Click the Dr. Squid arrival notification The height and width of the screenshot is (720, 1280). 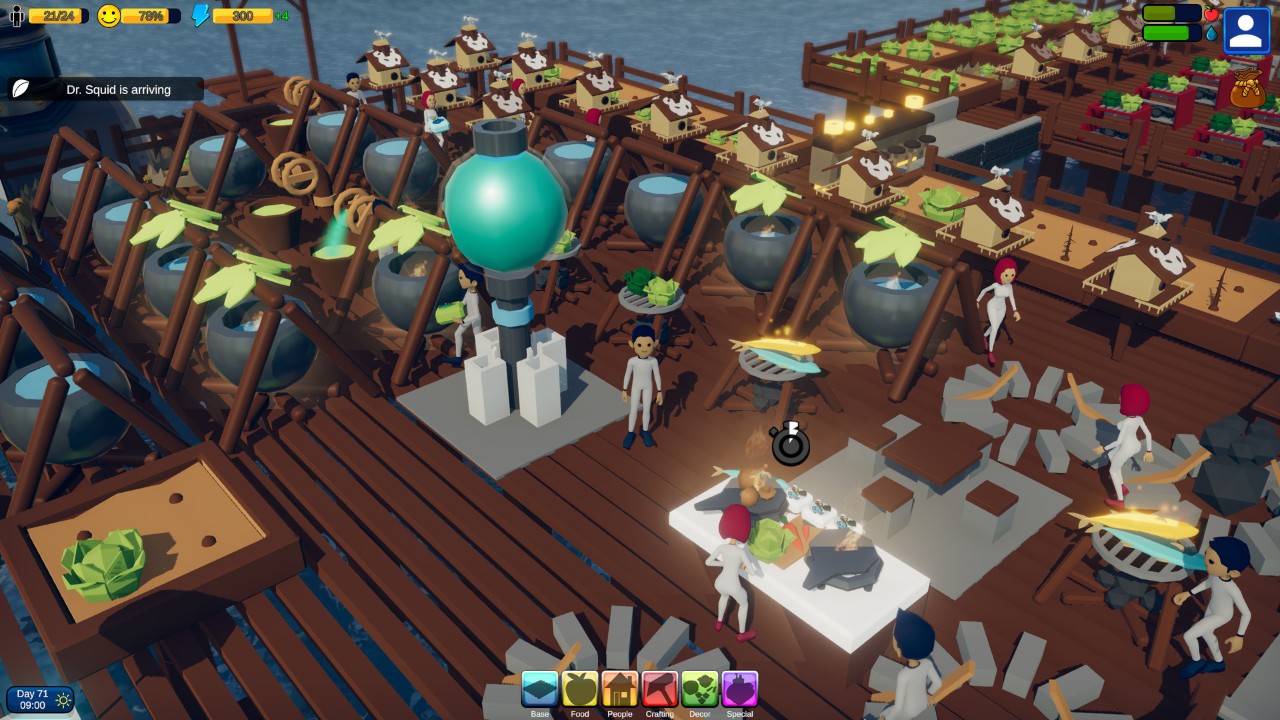pyautogui.click(x=120, y=89)
